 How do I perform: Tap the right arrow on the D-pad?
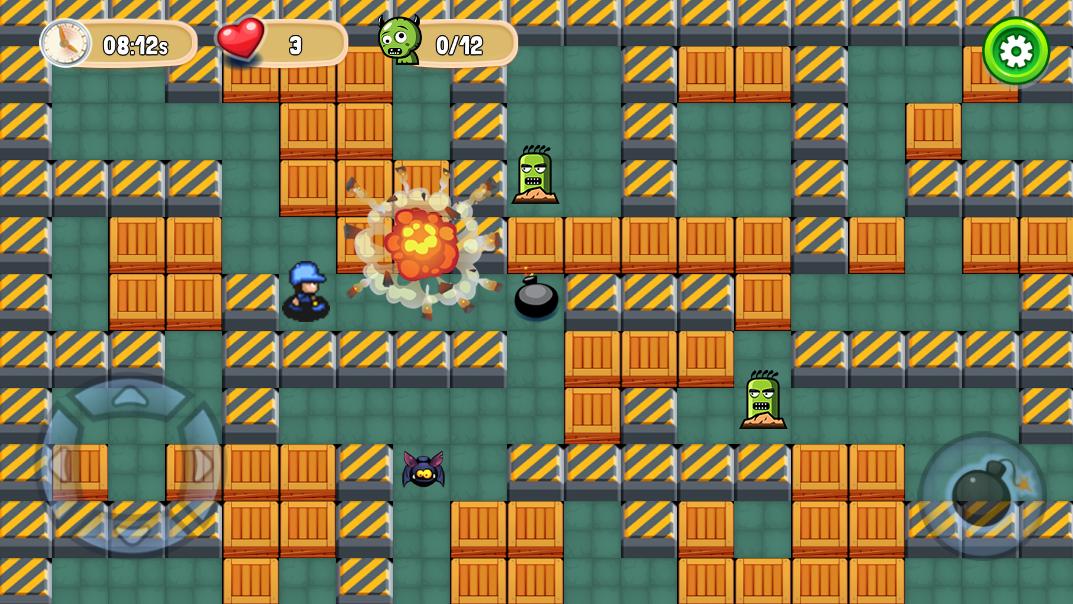click(203, 466)
